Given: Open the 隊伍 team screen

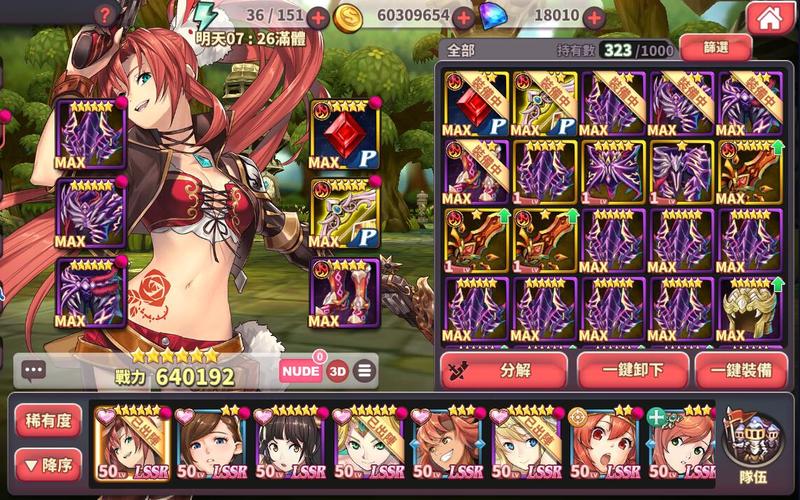Looking at the screenshot, I should click(x=753, y=442).
